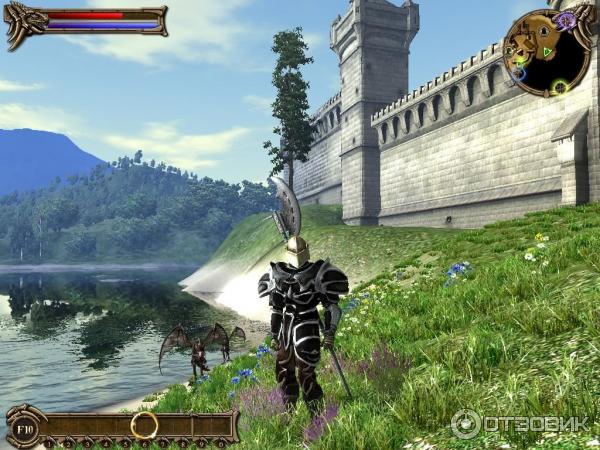Click the yellow ring marker on minimap
The image size is (600, 450).
tap(559, 87)
